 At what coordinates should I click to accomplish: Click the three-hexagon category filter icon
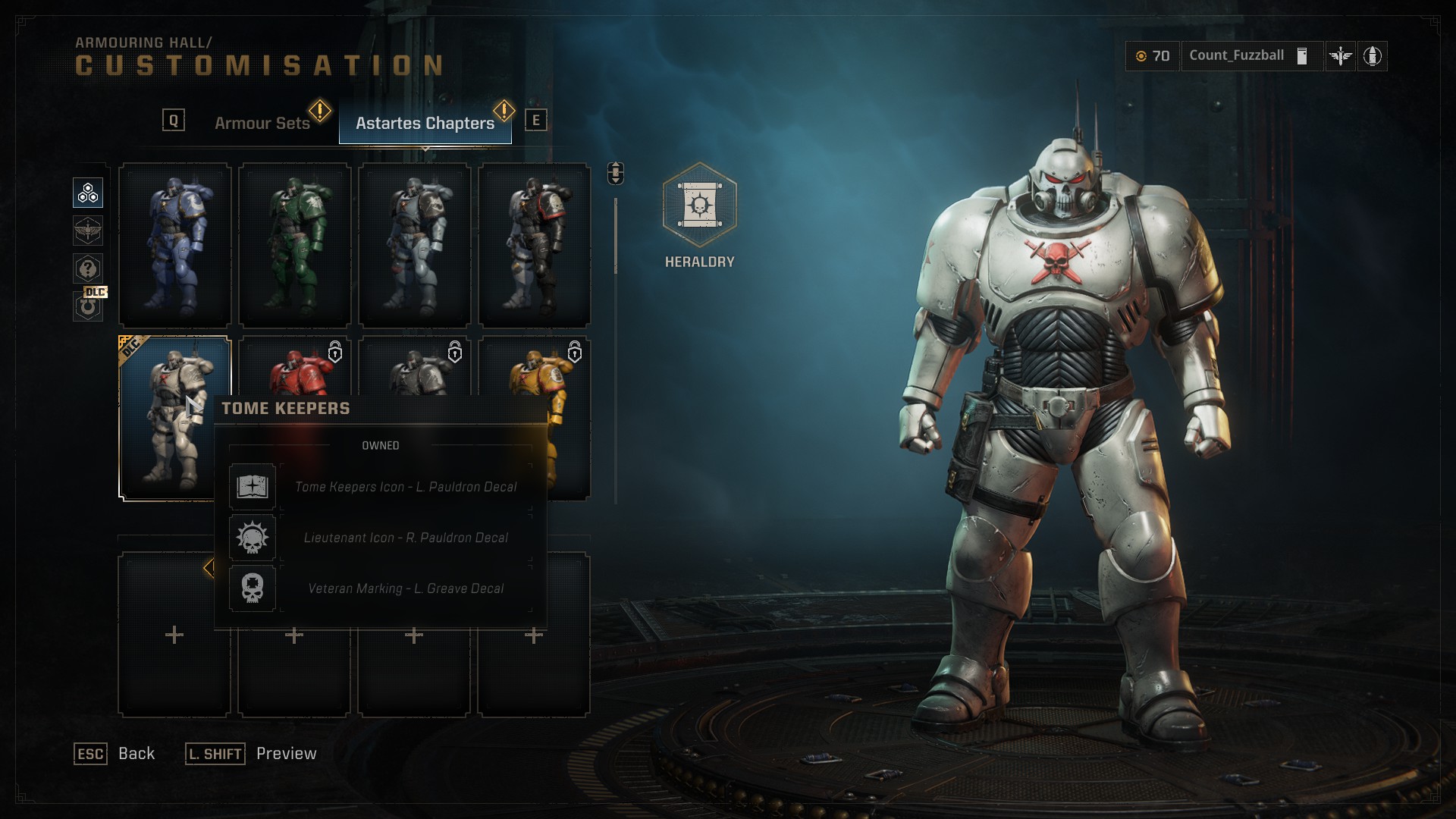coord(88,193)
